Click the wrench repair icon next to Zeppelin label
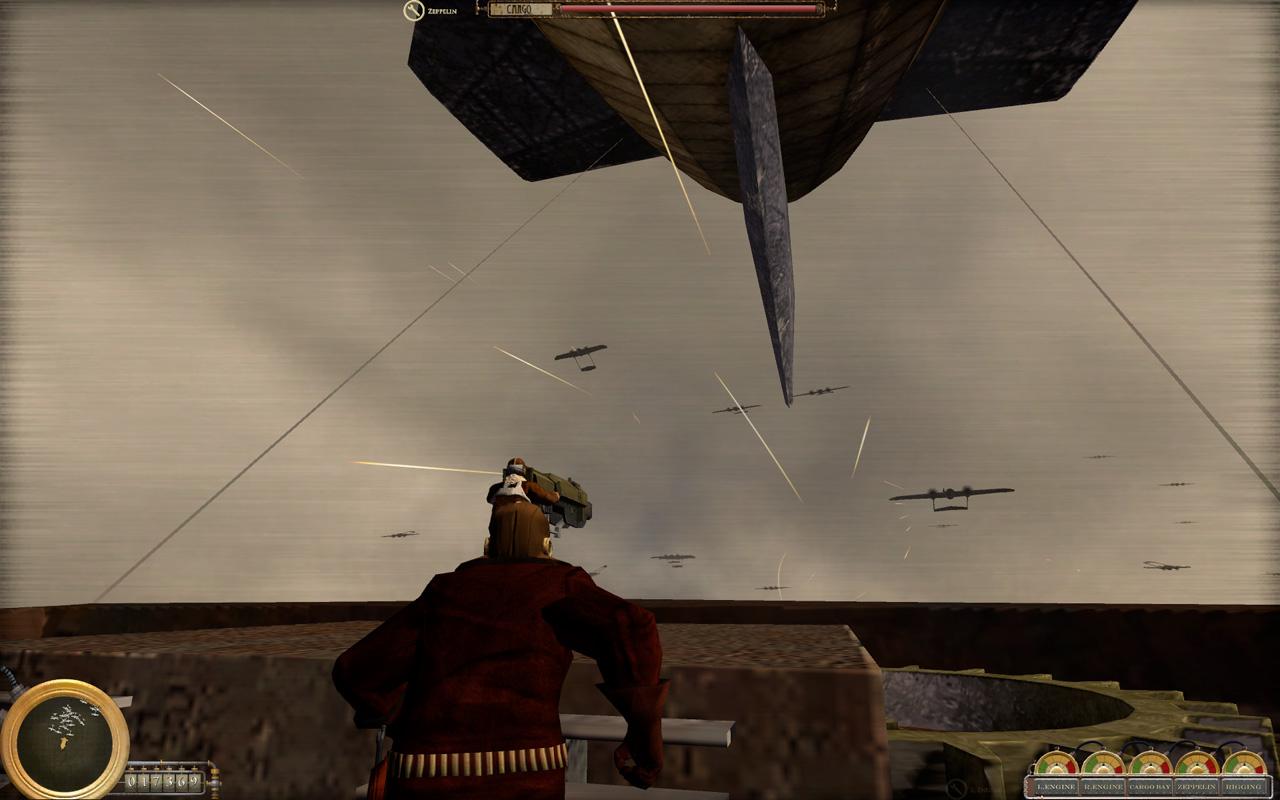 click(x=412, y=8)
